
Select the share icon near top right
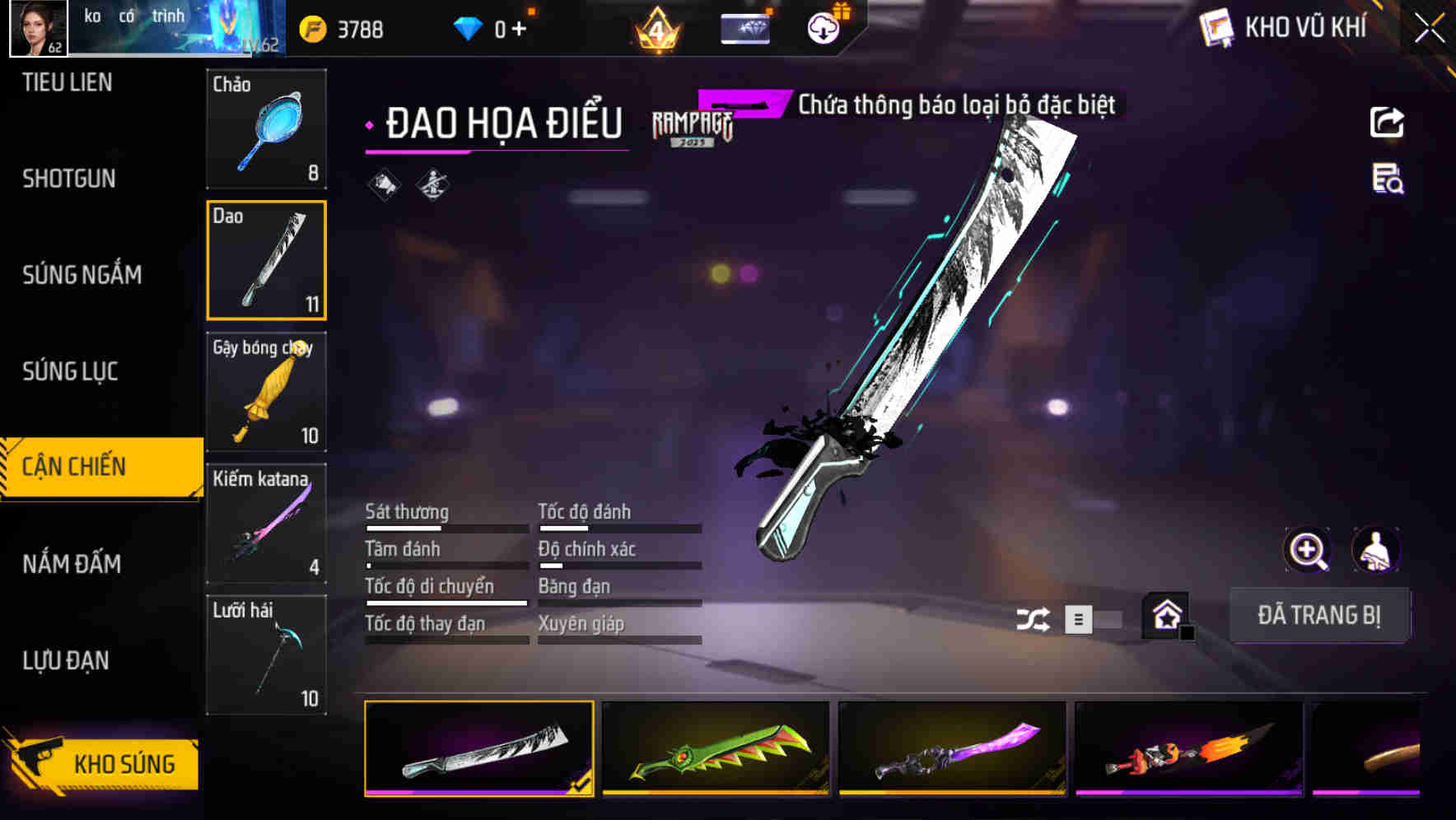click(x=1388, y=122)
